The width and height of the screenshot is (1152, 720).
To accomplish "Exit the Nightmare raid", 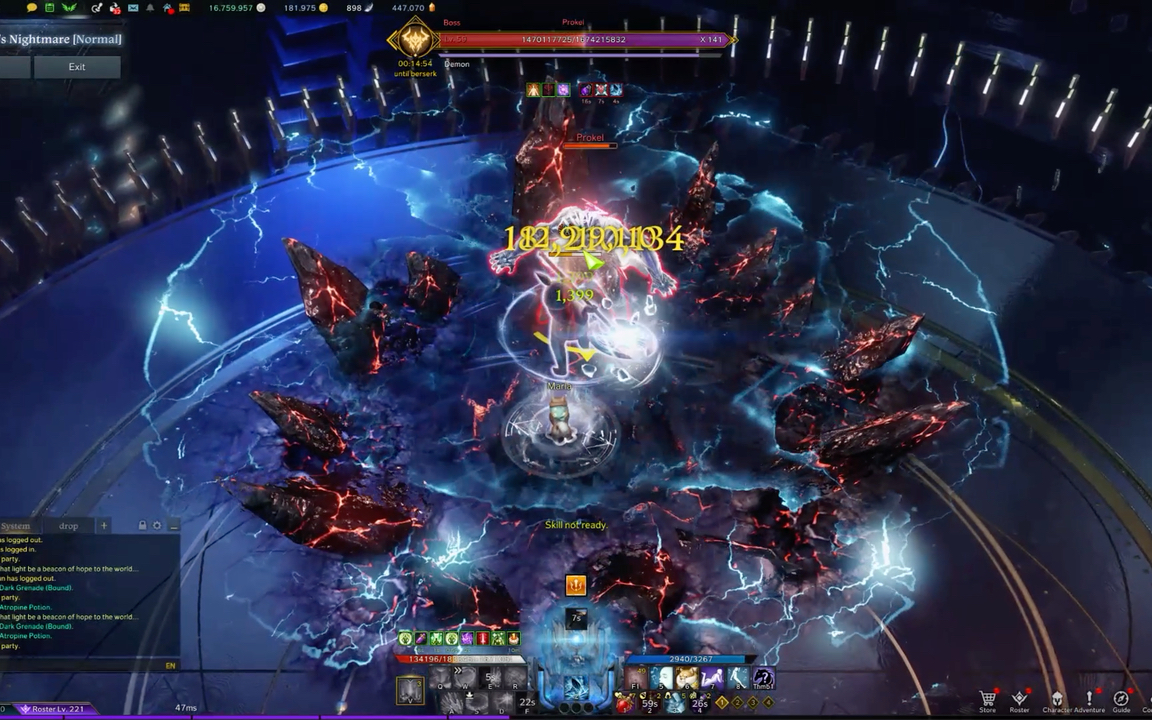I will pyautogui.click(x=77, y=67).
